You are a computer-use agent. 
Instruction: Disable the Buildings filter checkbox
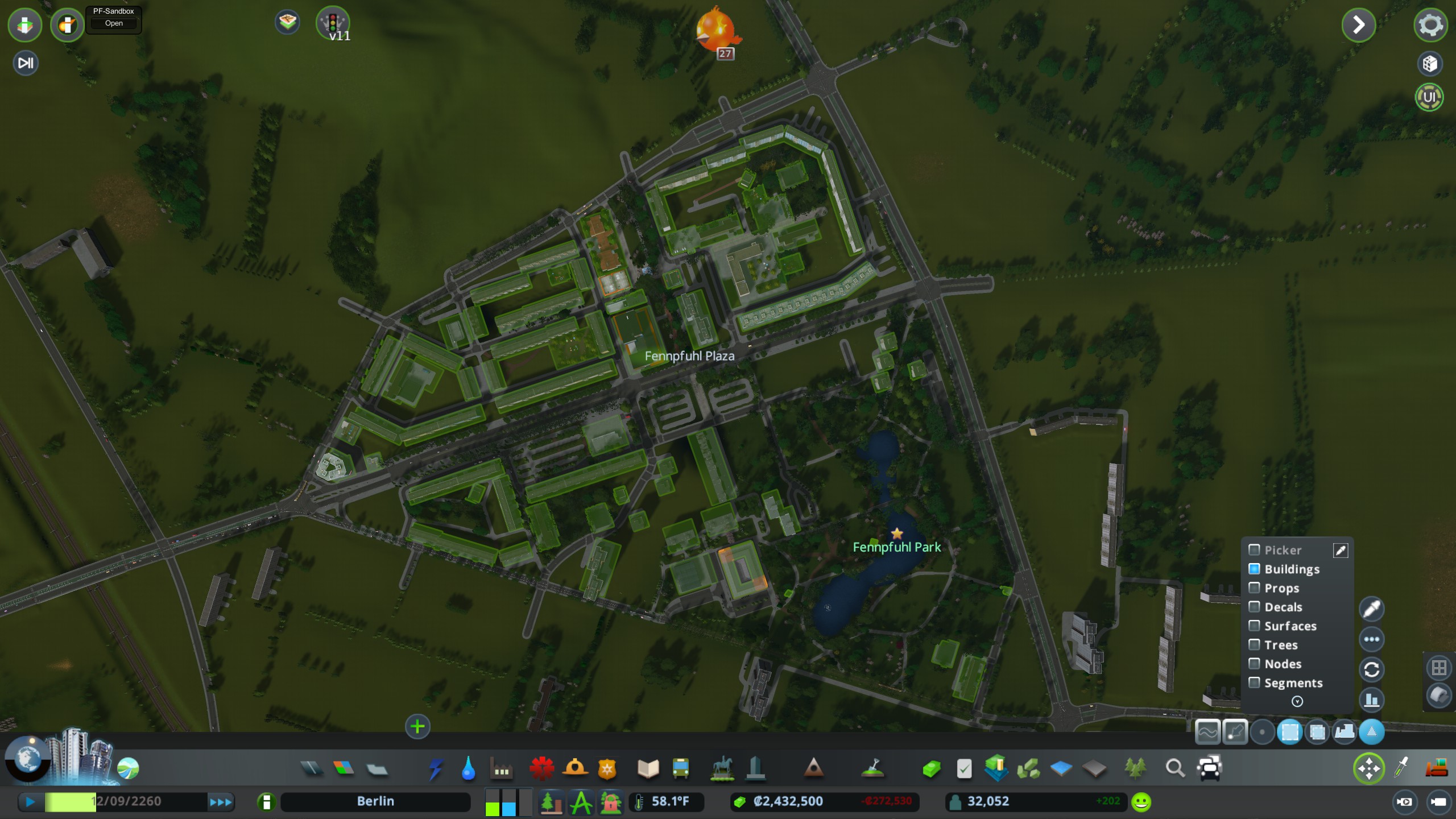pos(1255,569)
